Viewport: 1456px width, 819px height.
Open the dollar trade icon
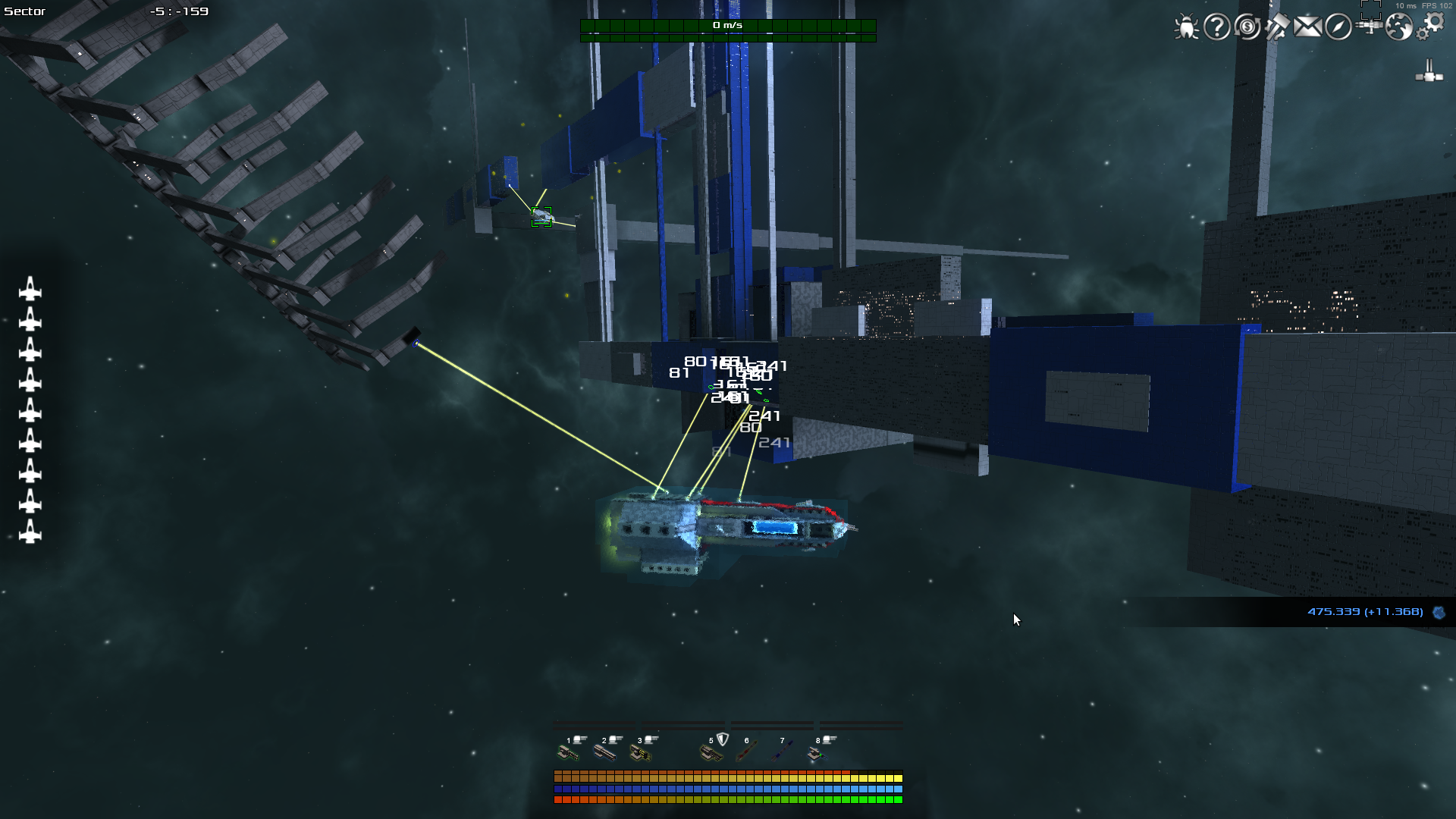pos(1247,27)
